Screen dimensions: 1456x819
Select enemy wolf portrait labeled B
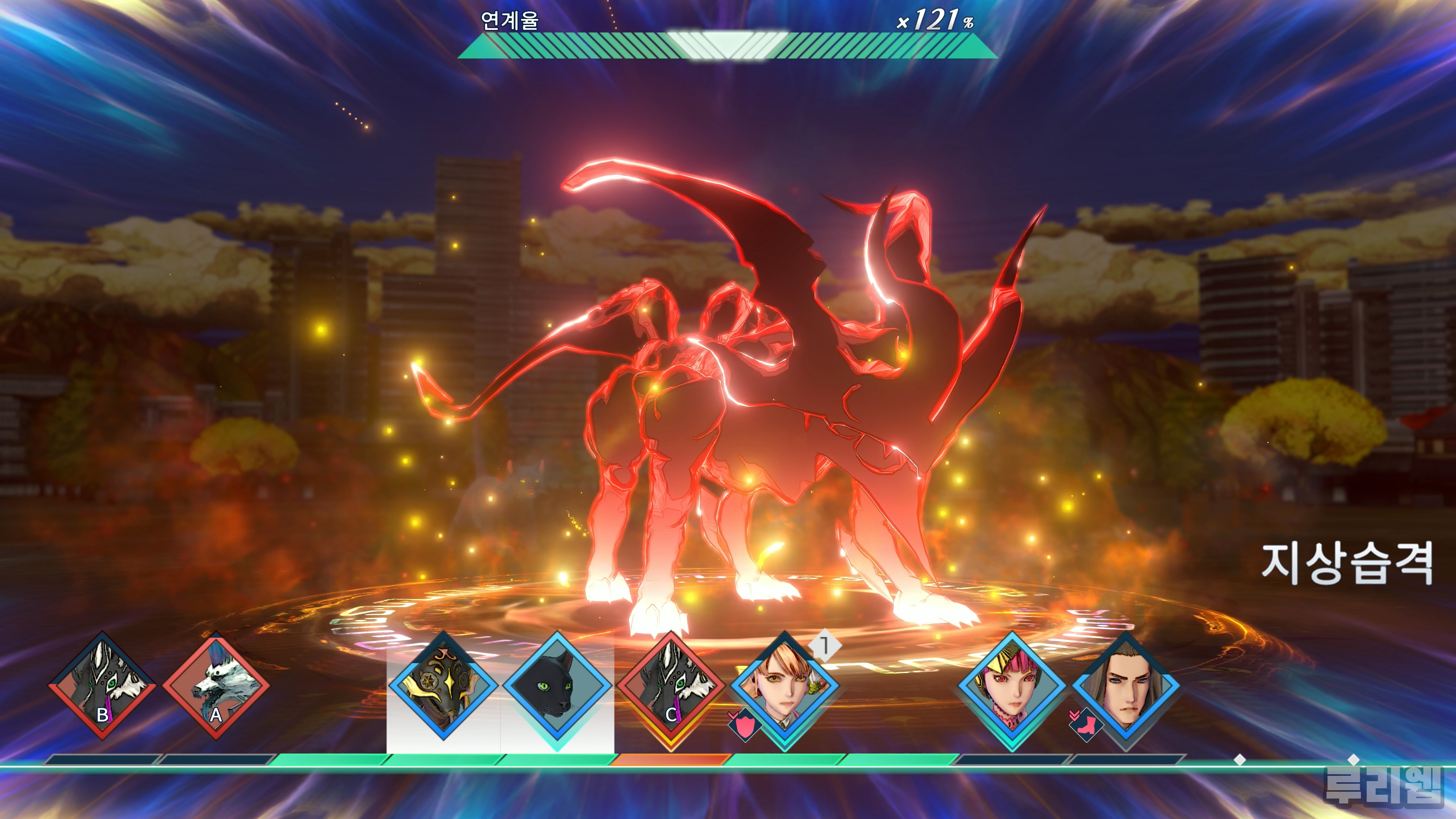102,686
